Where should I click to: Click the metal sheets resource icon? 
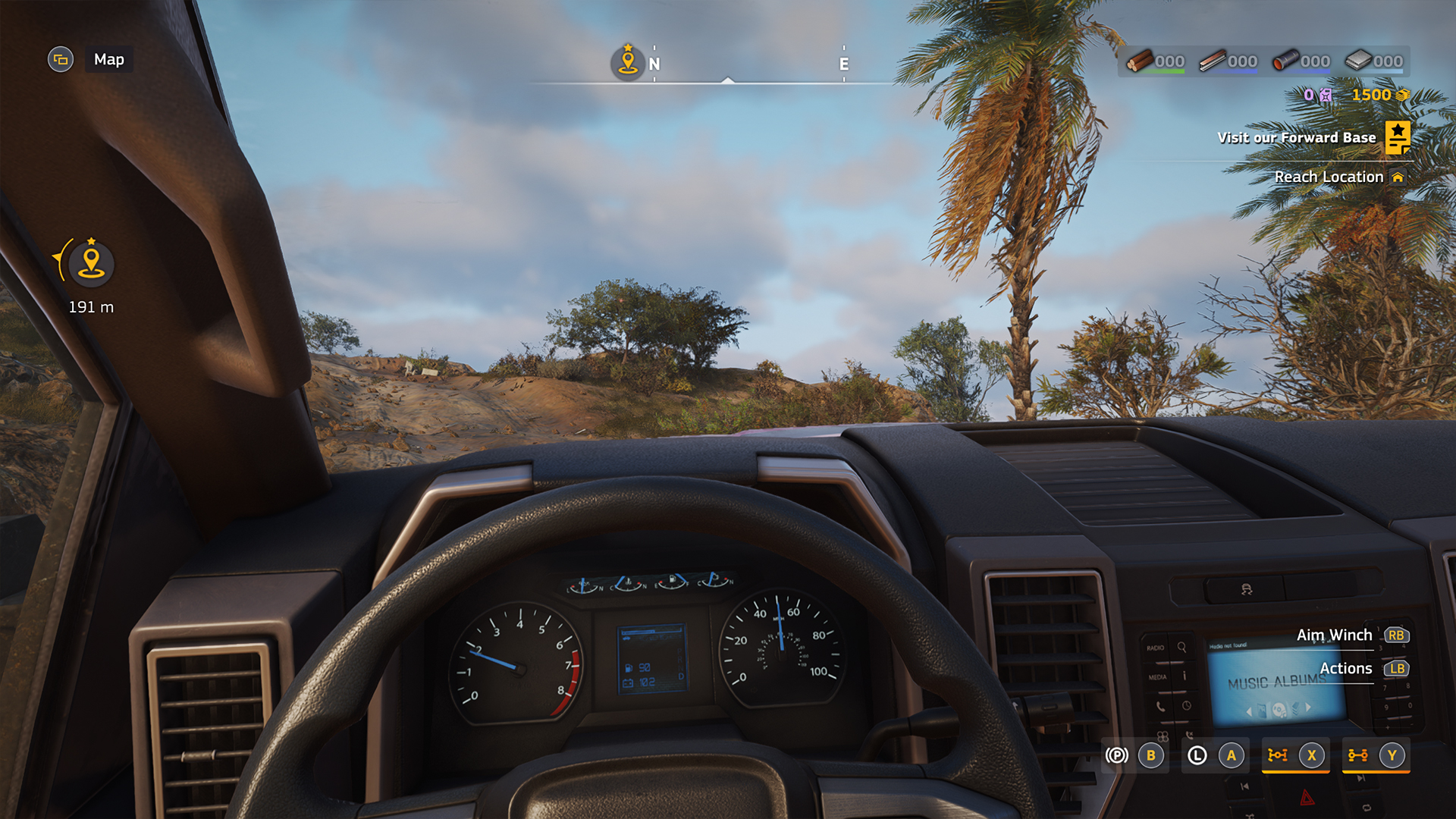(x=1360, y=61)
